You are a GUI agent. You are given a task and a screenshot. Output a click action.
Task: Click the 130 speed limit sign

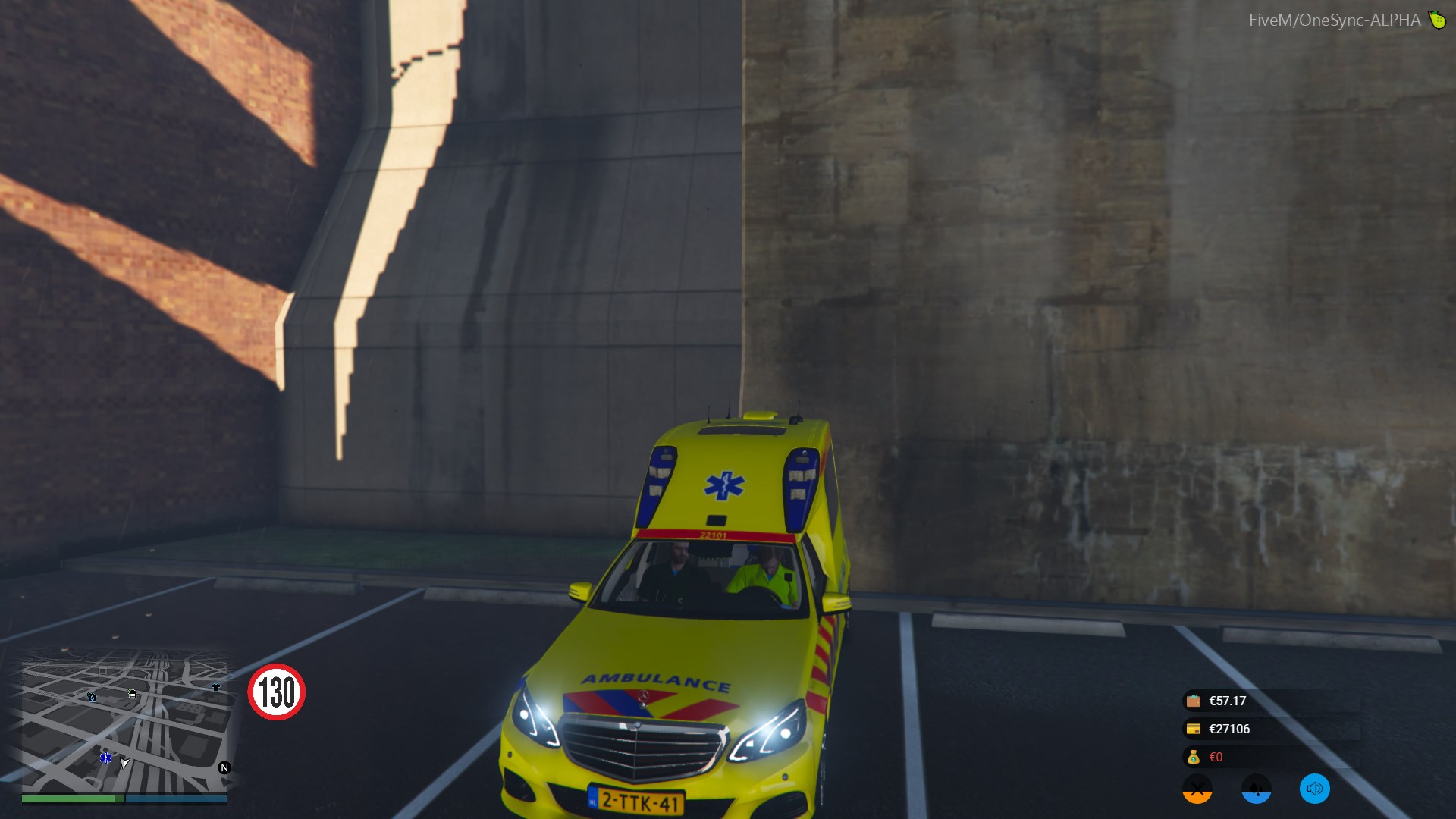pyautogui.click(x=277, y=692)
